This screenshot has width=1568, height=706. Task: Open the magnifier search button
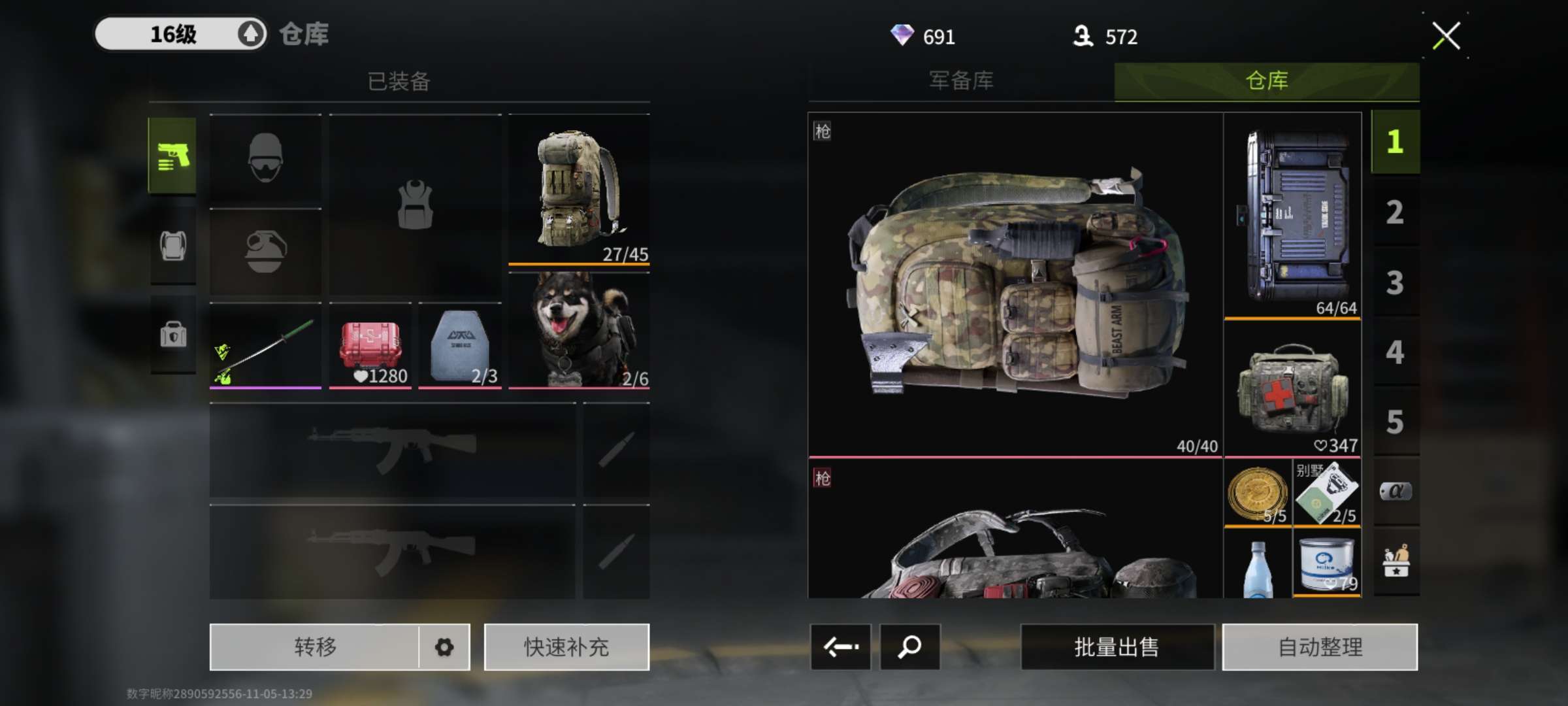pos(909,647)
